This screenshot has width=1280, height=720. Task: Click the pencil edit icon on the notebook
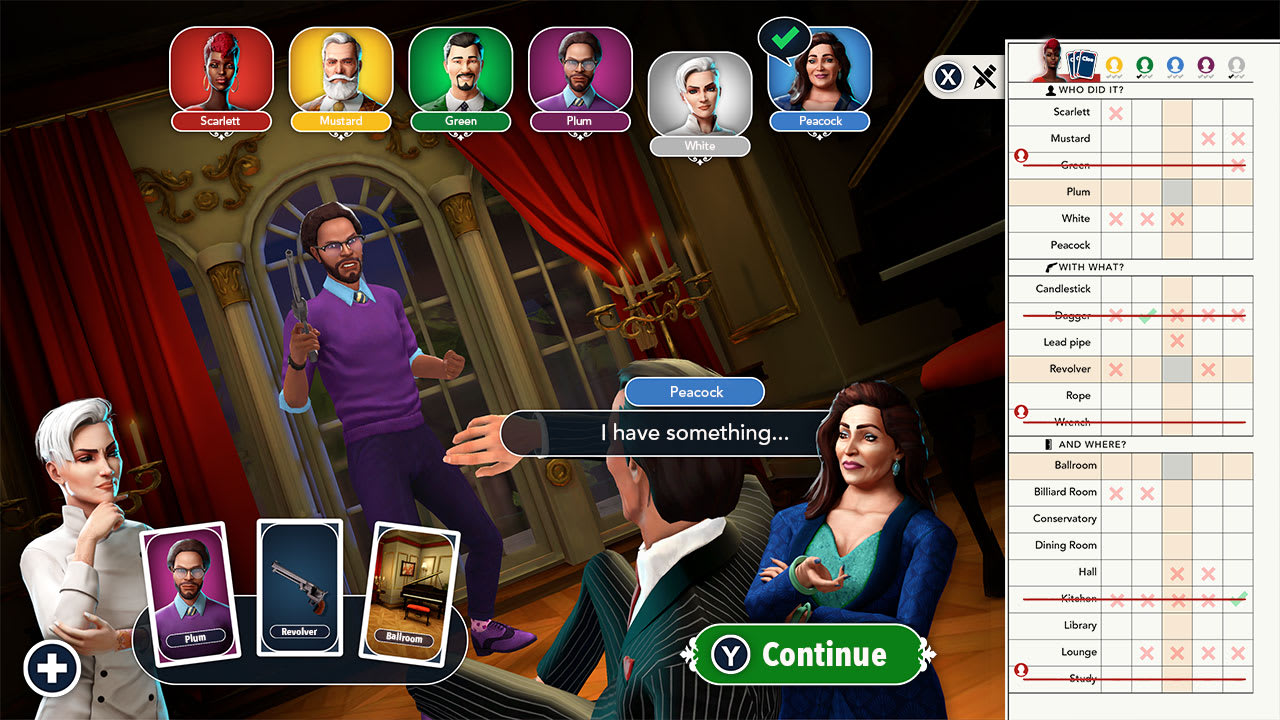point(984,77)
